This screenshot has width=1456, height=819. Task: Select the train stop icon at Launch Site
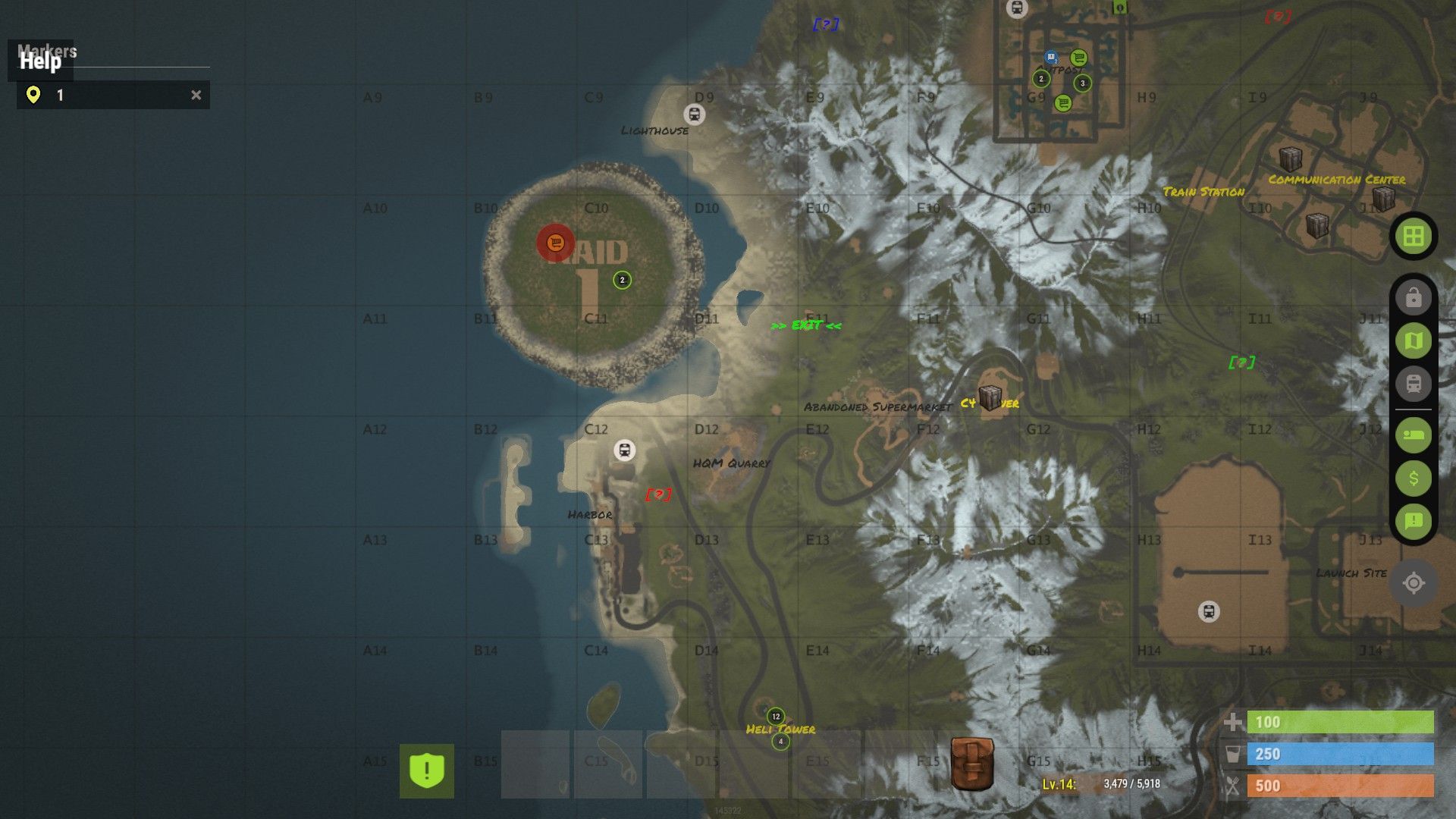coord(1209,611)
